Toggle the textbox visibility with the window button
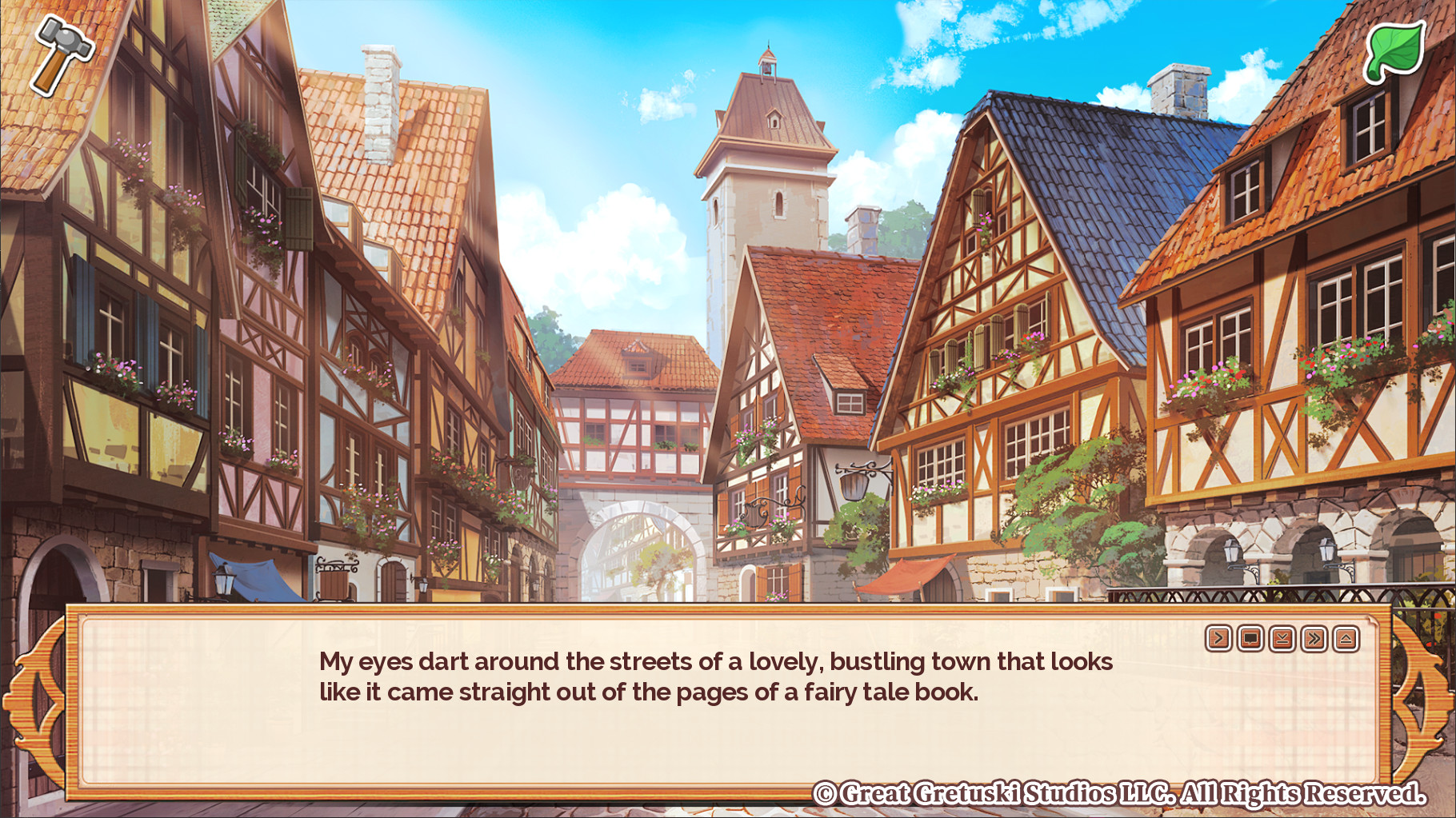The height and width of the screenshot is (818, 1456). pyautogui.click(x=1250, y=637)
